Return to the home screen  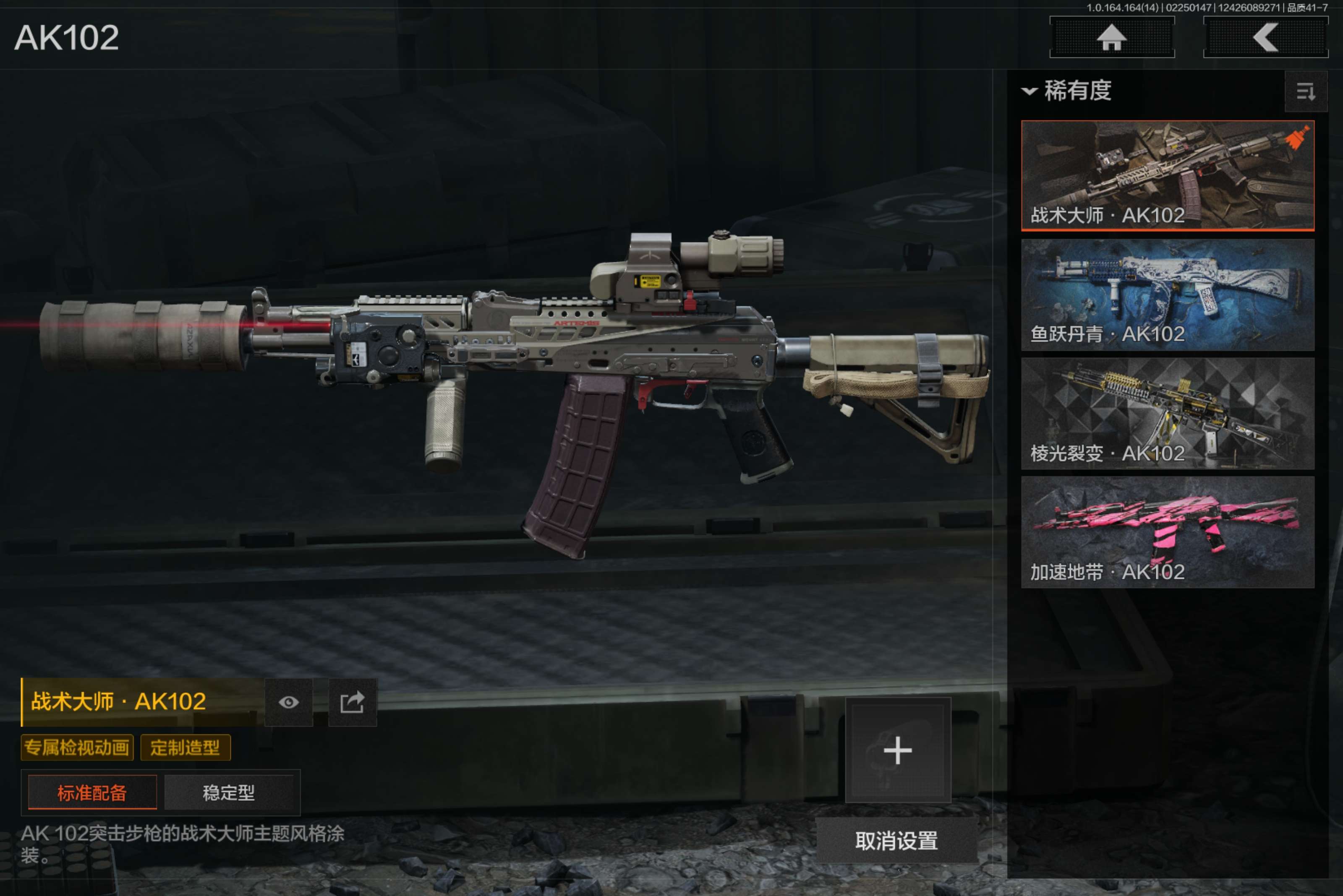[1111, 38]
